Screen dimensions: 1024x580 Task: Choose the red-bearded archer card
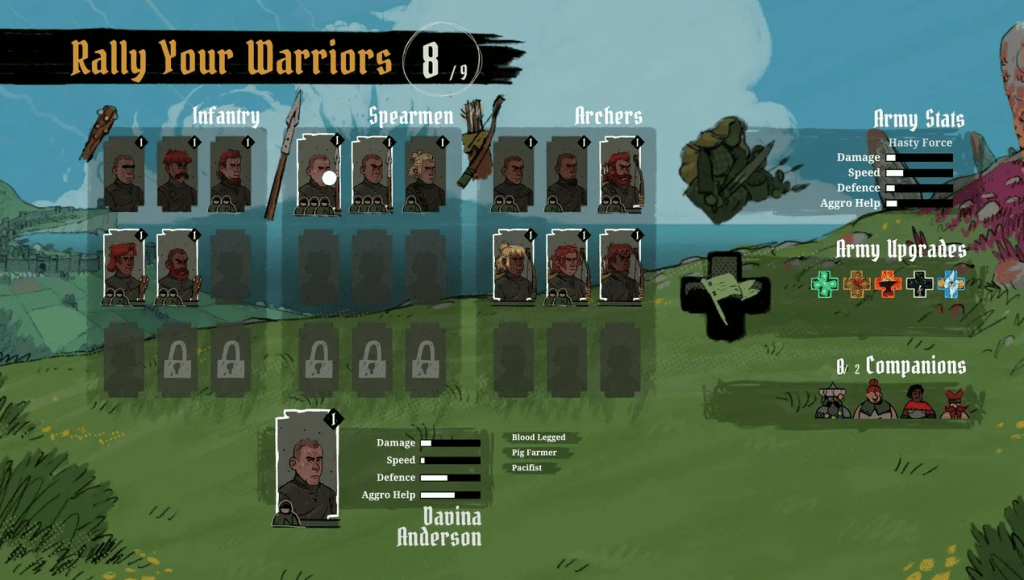[x=620, y=173]
